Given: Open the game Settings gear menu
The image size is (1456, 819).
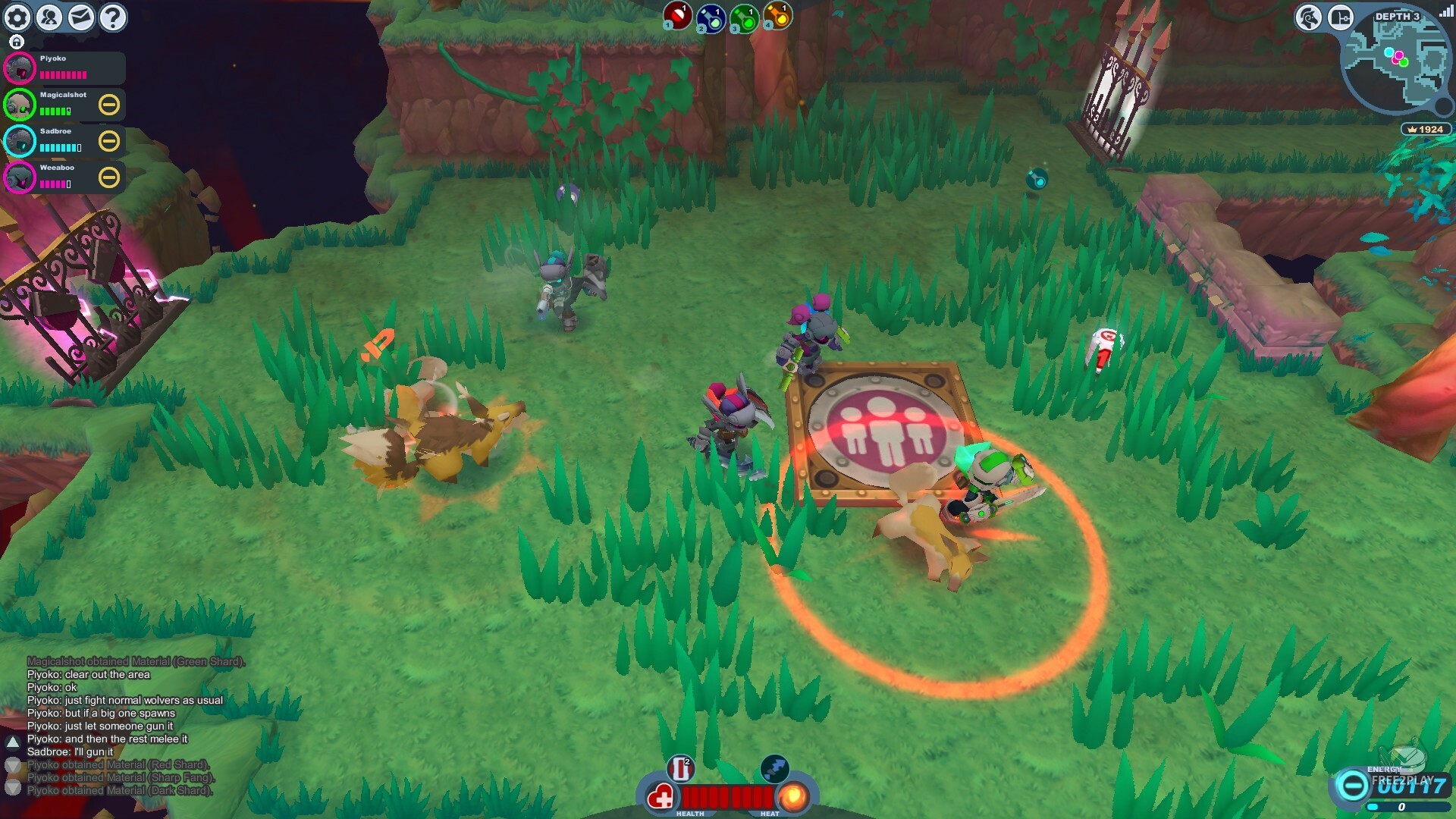Looking at the screenshot, I should 17,17.
